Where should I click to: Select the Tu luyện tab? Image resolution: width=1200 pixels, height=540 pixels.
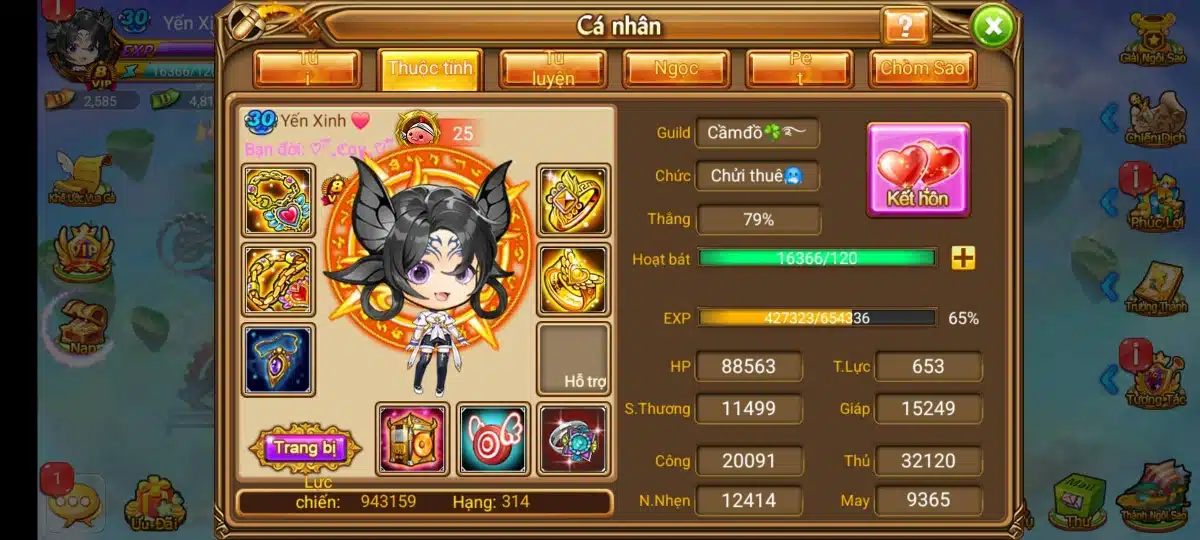[x=553, y=70]
